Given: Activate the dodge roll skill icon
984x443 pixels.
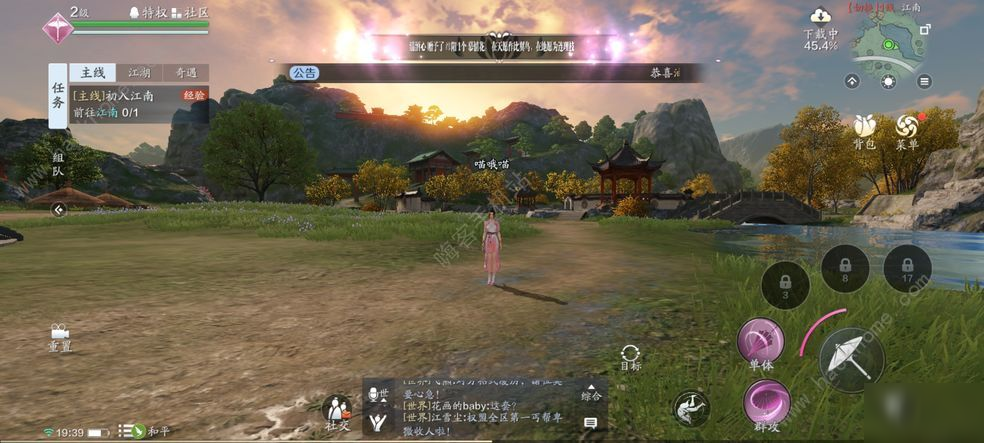Looking at the screenshot, I should [x=689, y=406].
